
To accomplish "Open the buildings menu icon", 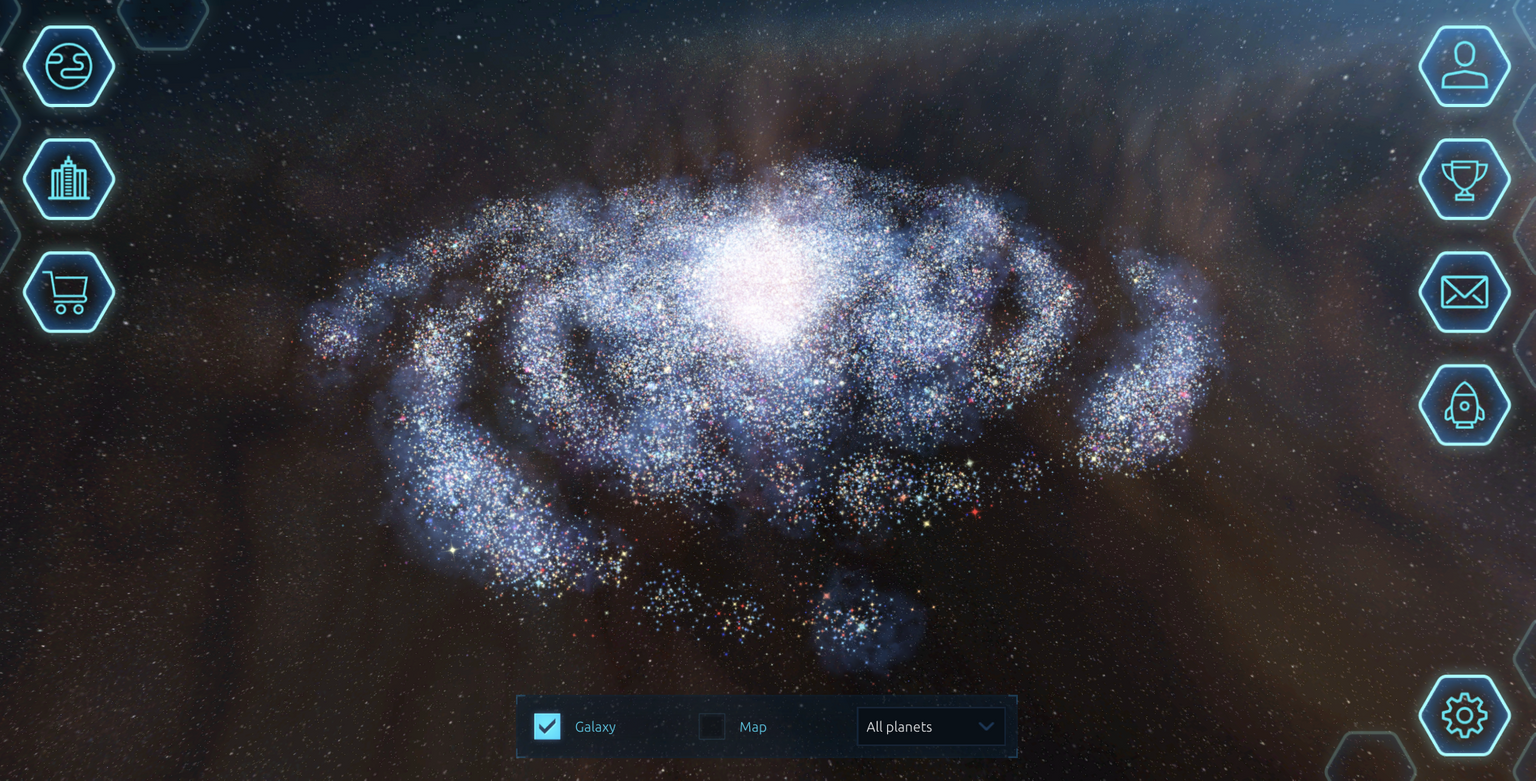I will 68,180.
